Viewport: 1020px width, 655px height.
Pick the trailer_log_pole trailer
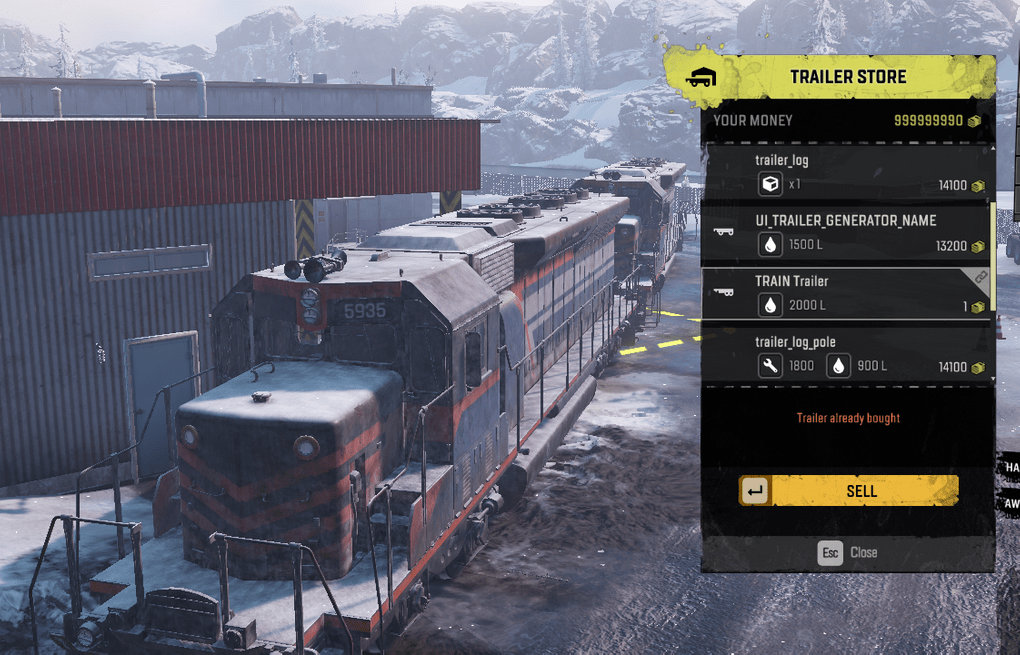click(x=846, y=354)
